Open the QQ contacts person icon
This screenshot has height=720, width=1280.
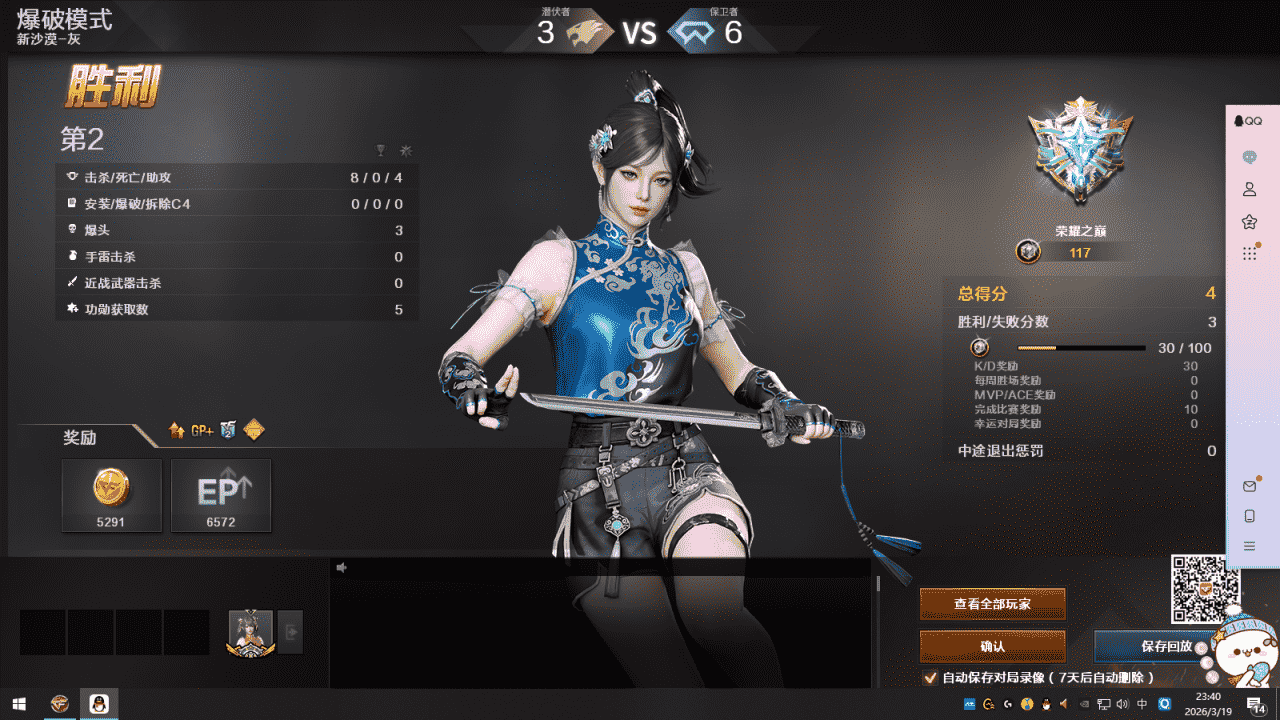(x=1249, y=189)
